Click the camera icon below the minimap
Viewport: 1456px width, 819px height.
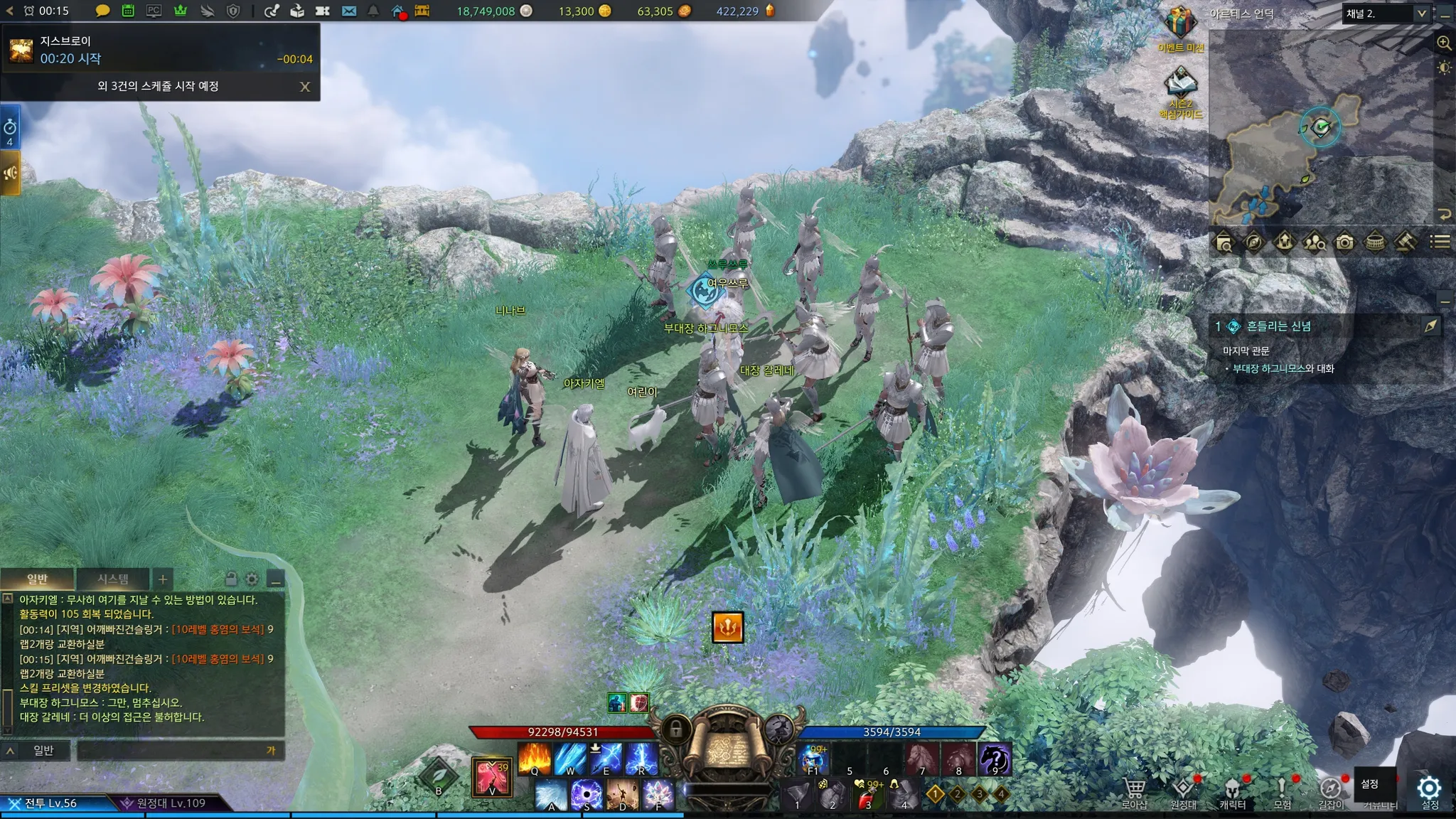click(x=1344, y=242)
